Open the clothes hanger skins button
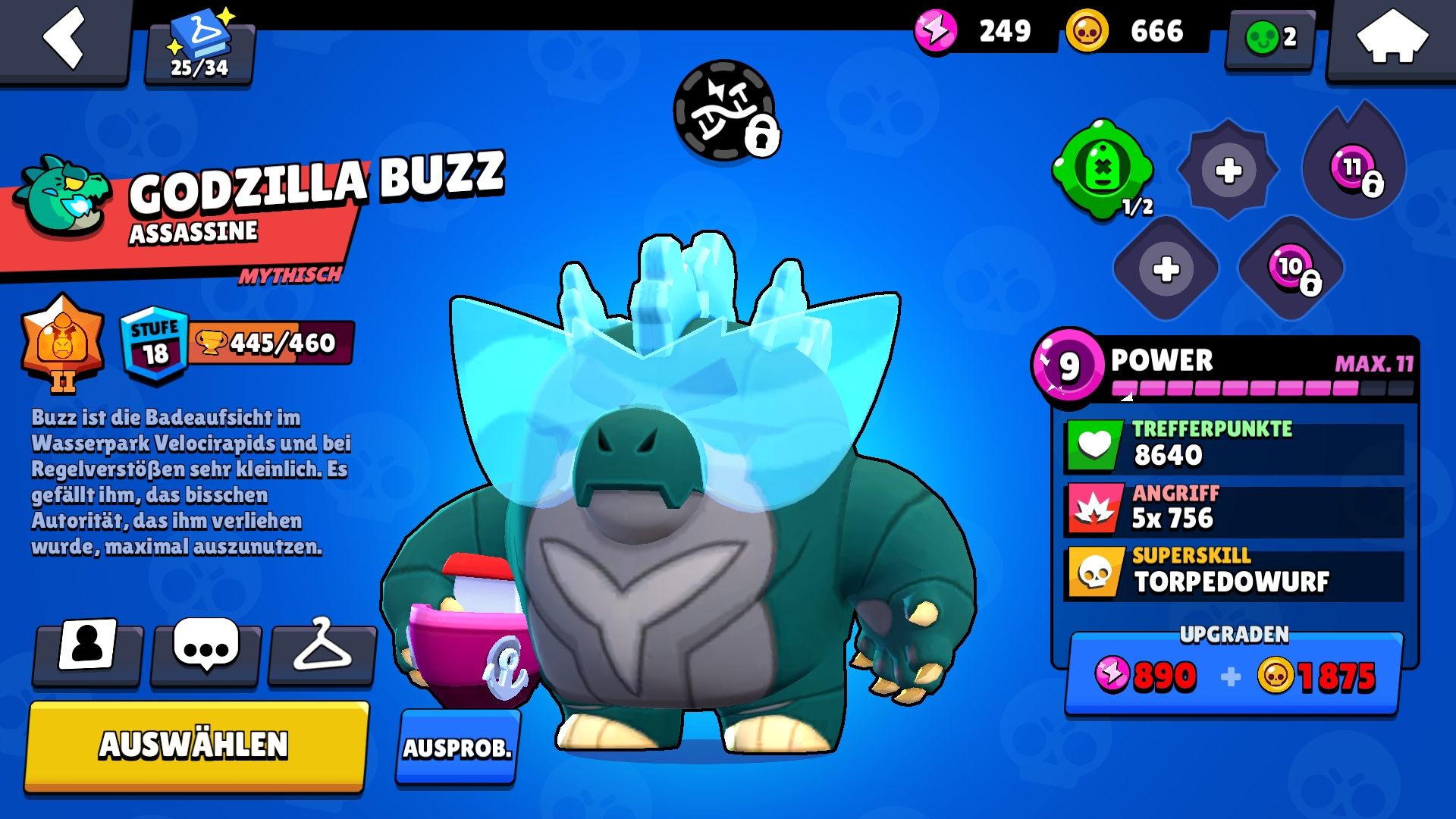This screenshot has width=1456, height=819. 322,648
